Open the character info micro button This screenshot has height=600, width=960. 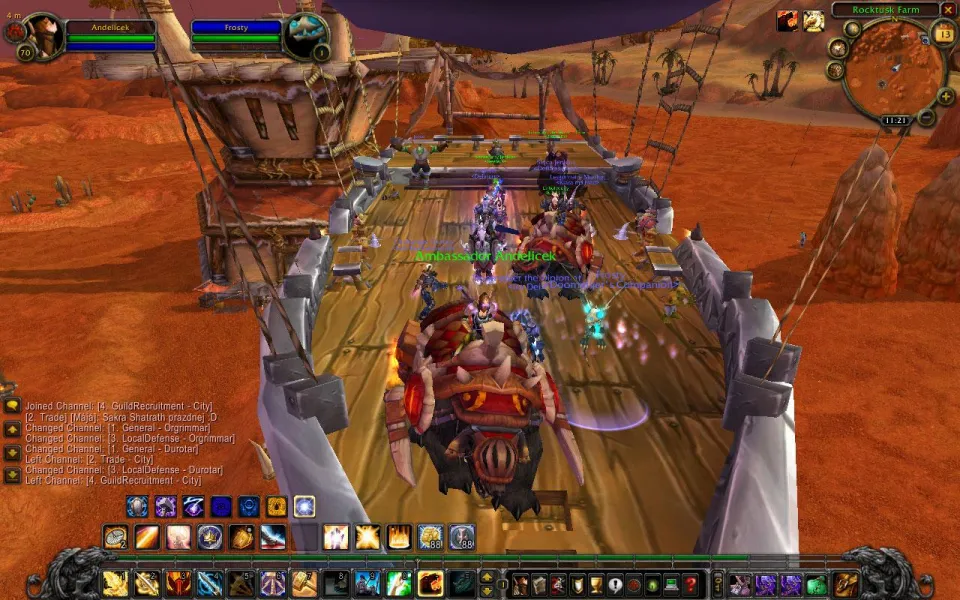(x=520, y=584)
